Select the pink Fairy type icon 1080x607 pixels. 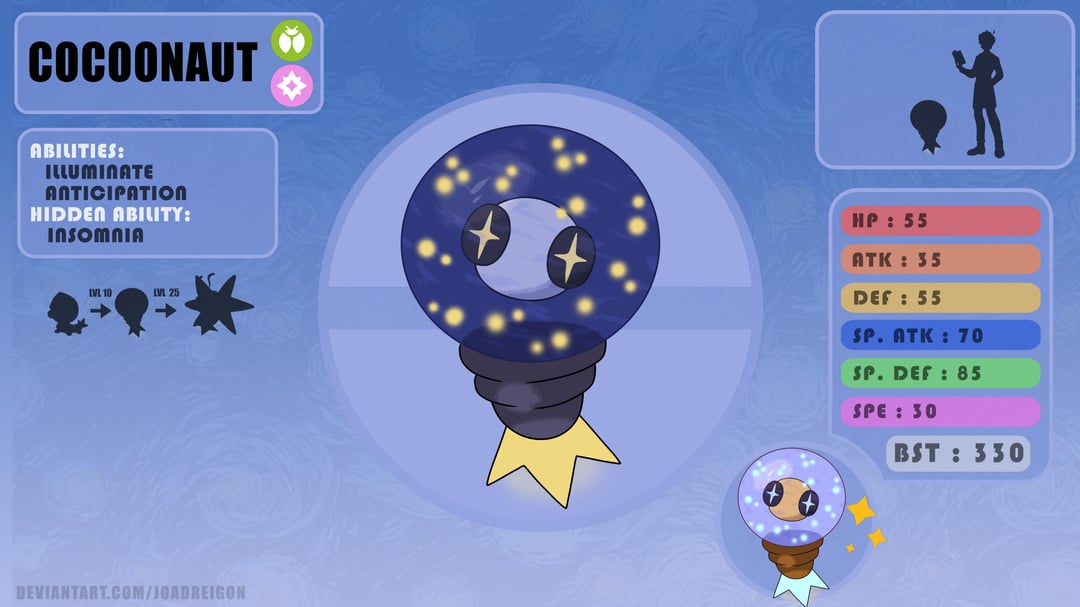coord(292,86)
